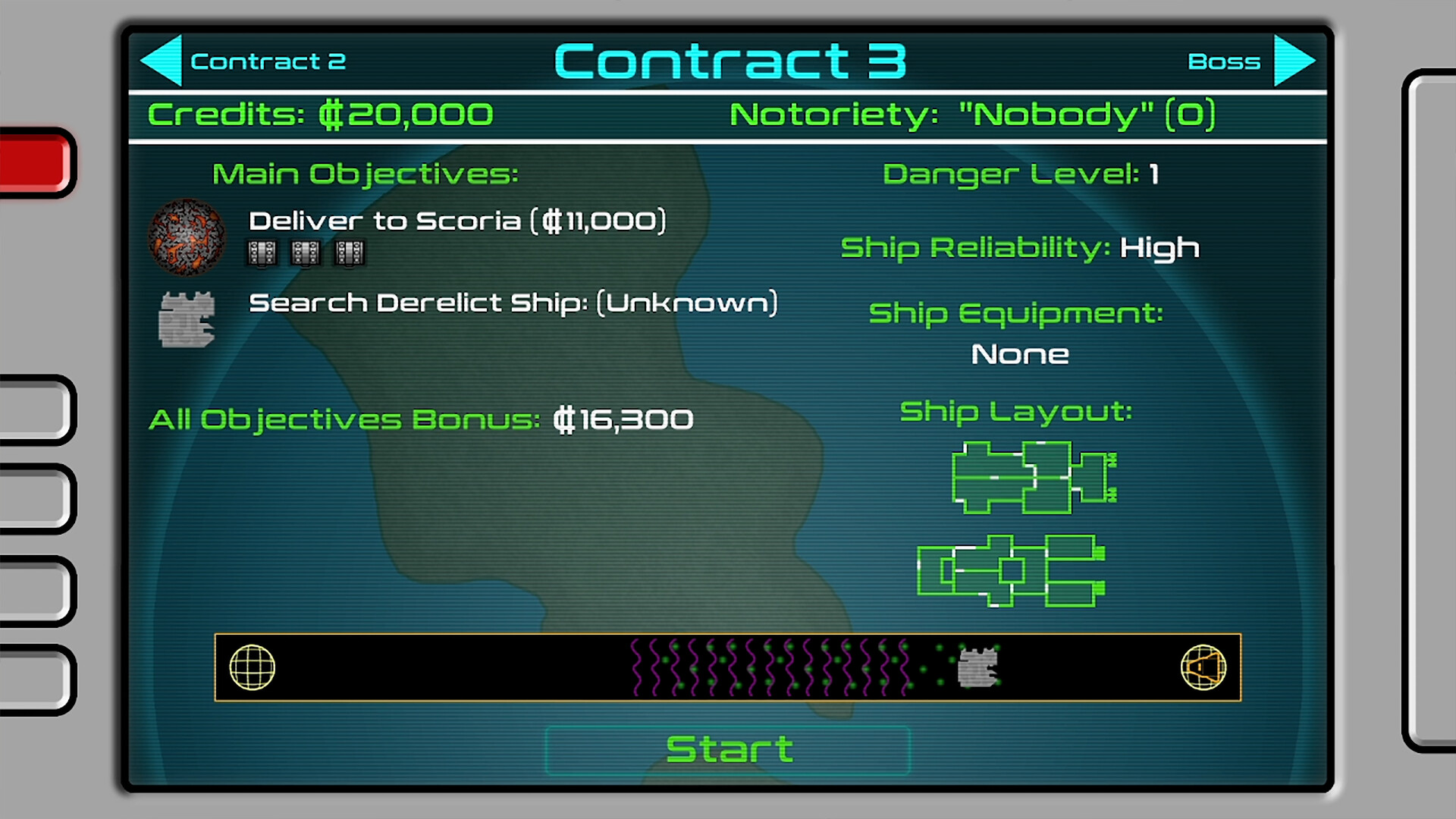Switch to the Contract 2 tab
This screenshot has width=1456, height=819.
[269, 61]
